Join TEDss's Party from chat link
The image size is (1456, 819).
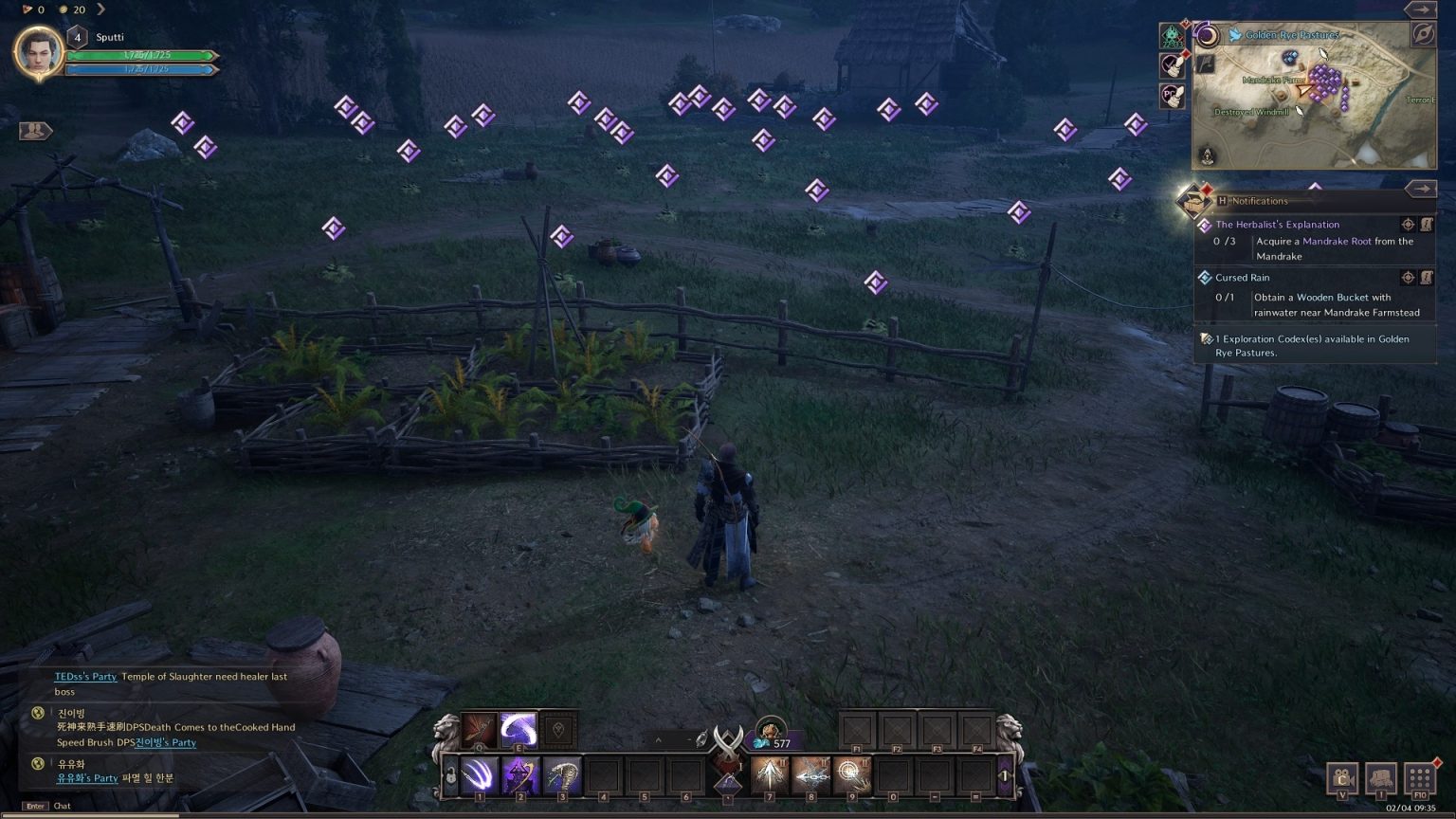(x=85, y=677)
